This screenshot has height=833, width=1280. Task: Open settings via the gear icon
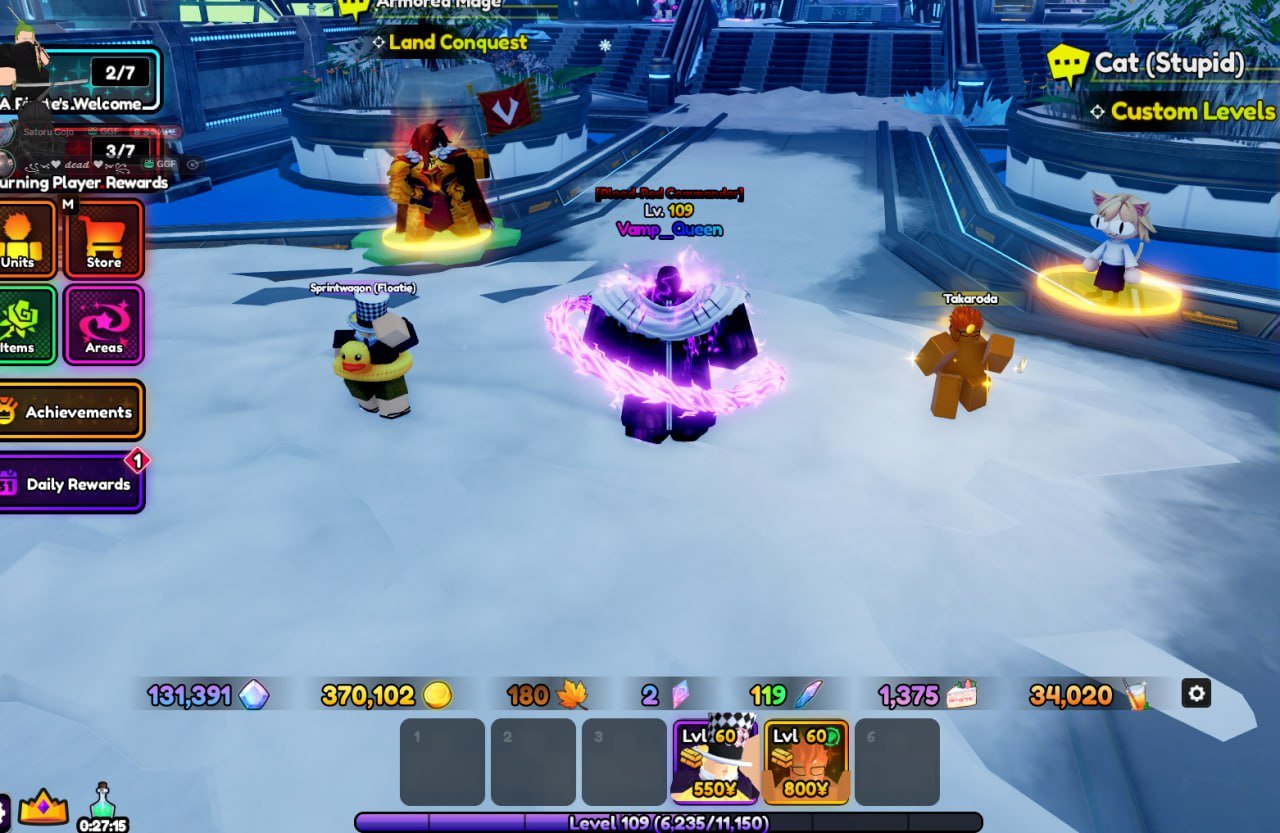[x=1196, y=693]
